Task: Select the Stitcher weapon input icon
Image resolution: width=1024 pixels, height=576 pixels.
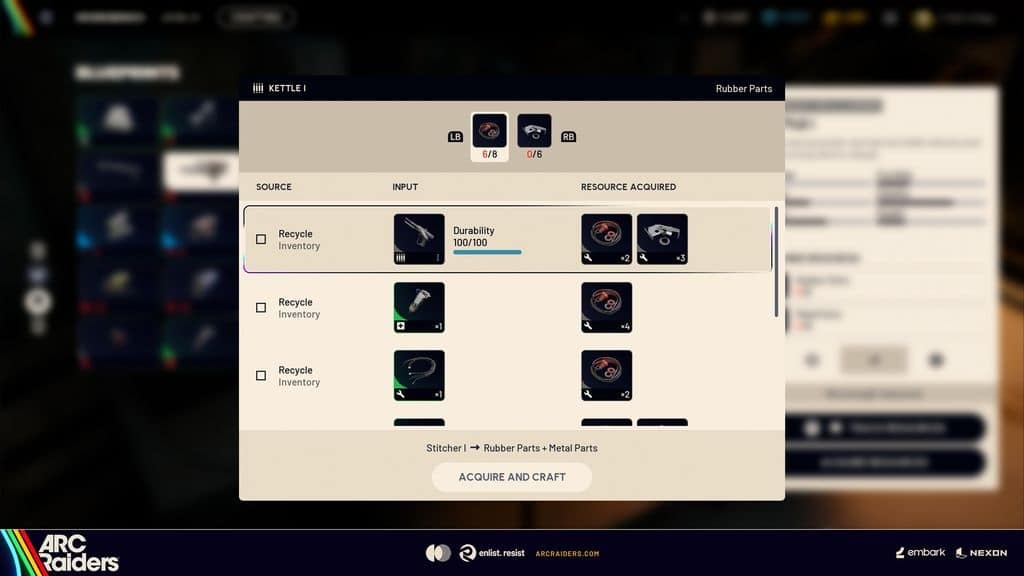Action: 419,239
